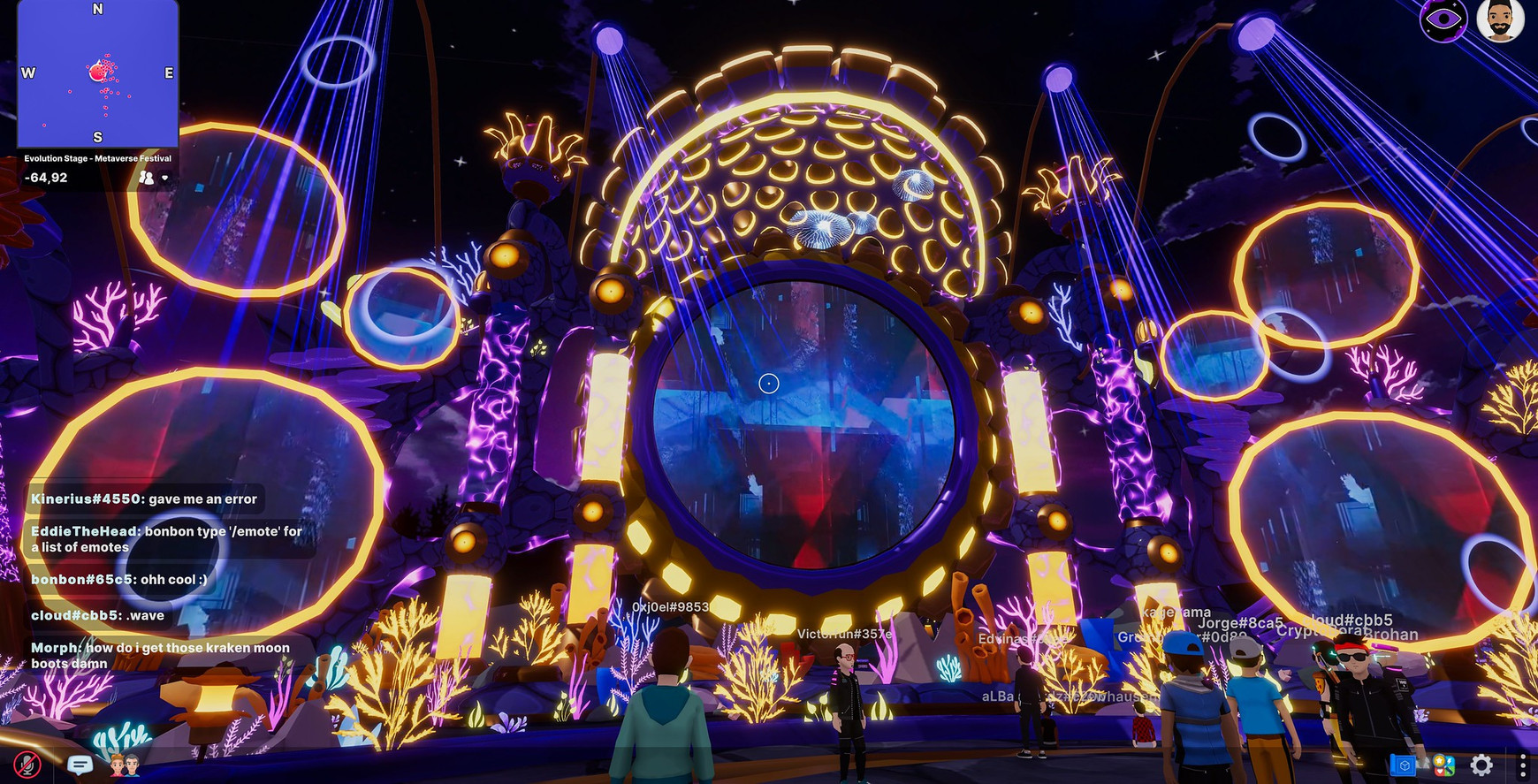Click the Kinerius#4550 chat message
The width and height of the screenshot is (1538, 784).
(144, 499)
